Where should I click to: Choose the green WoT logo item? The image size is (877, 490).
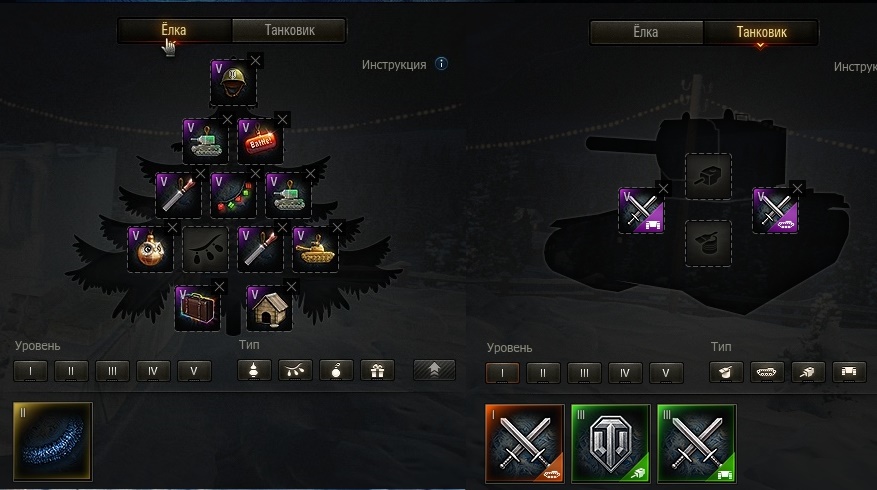point(611,441)
